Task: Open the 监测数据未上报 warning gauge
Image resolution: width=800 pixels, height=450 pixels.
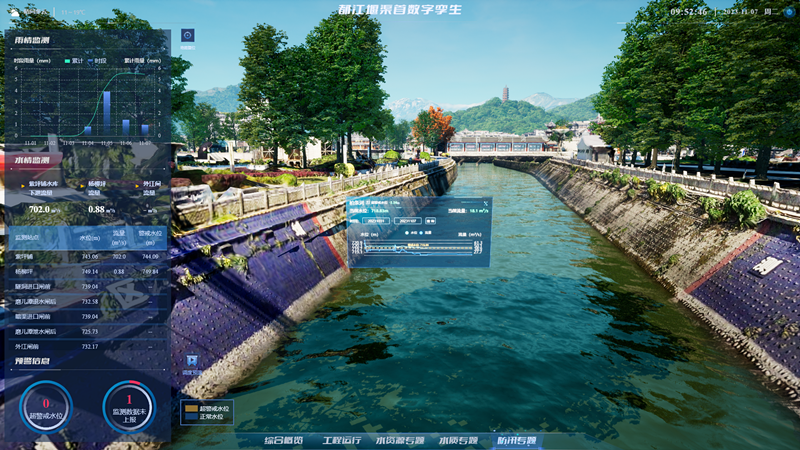Action: tap(129, 405)
